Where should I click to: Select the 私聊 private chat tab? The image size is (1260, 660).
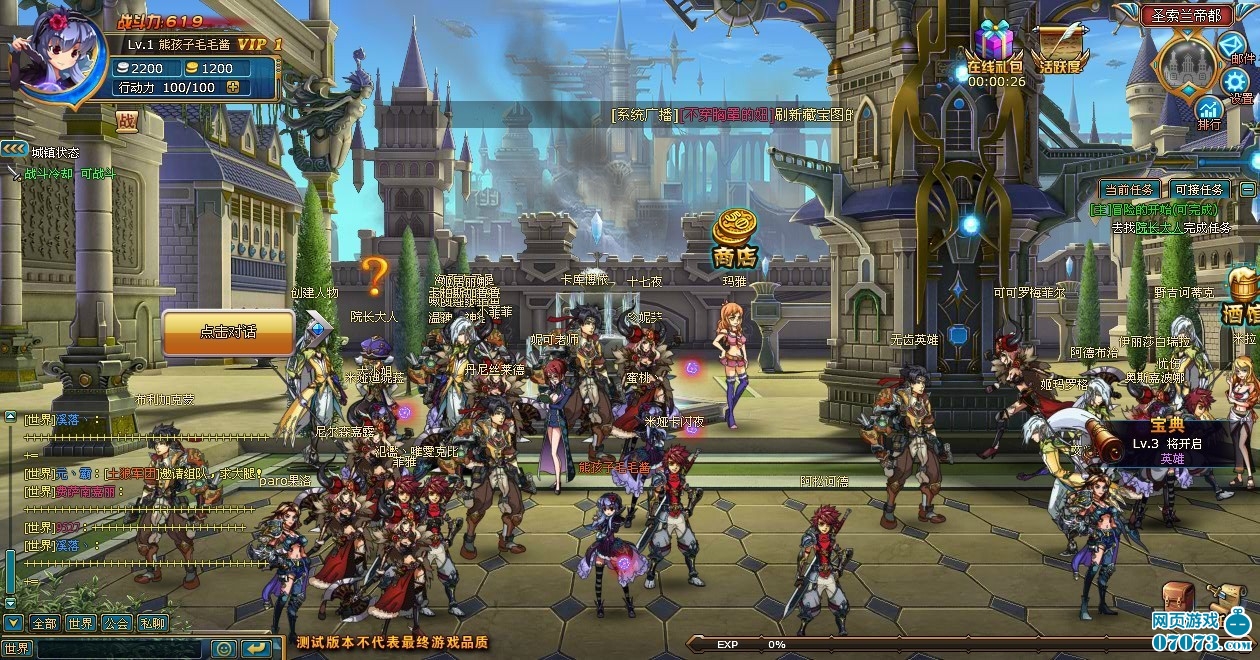click(x=152, y=623)
